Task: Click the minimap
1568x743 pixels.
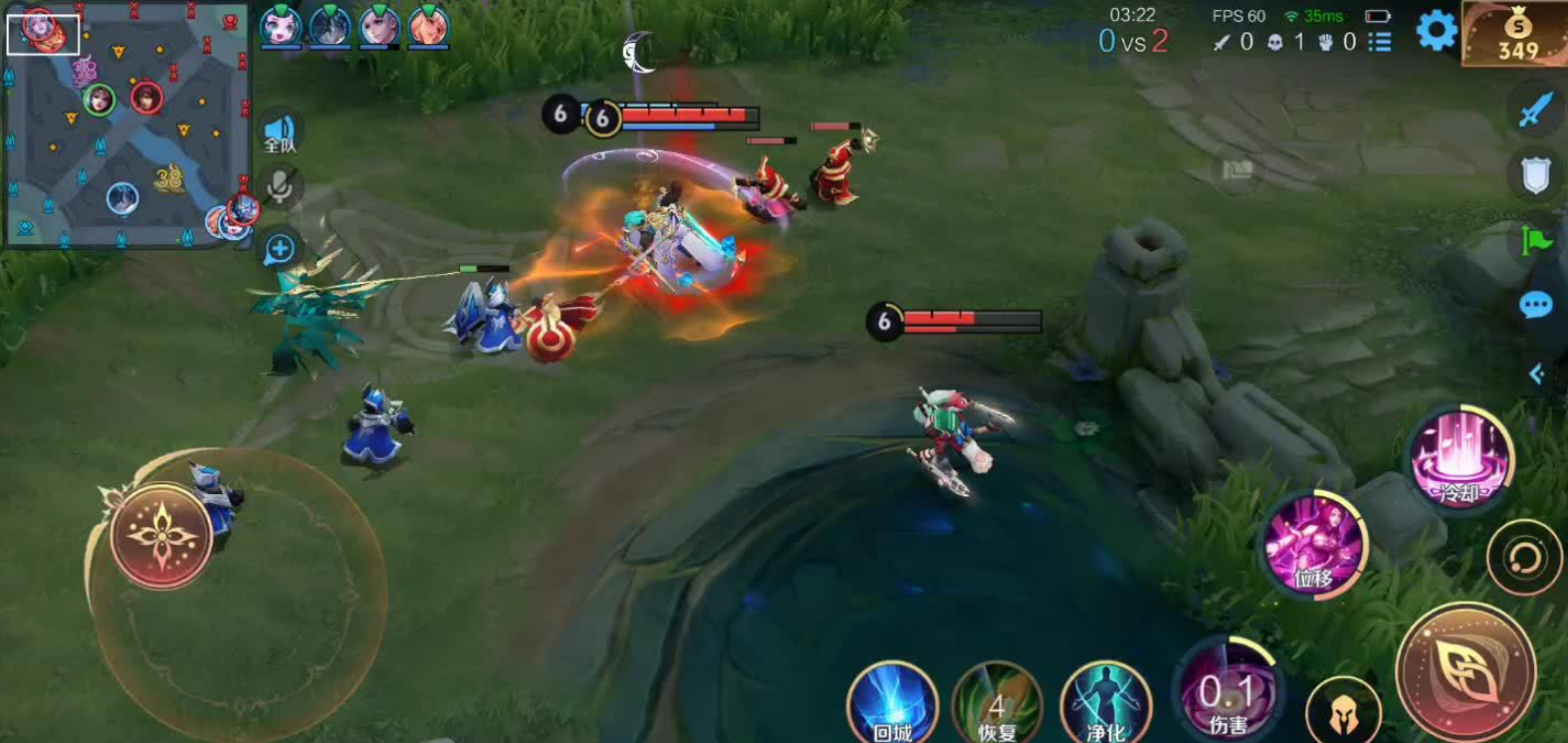Action: click(x=126, y=124)
